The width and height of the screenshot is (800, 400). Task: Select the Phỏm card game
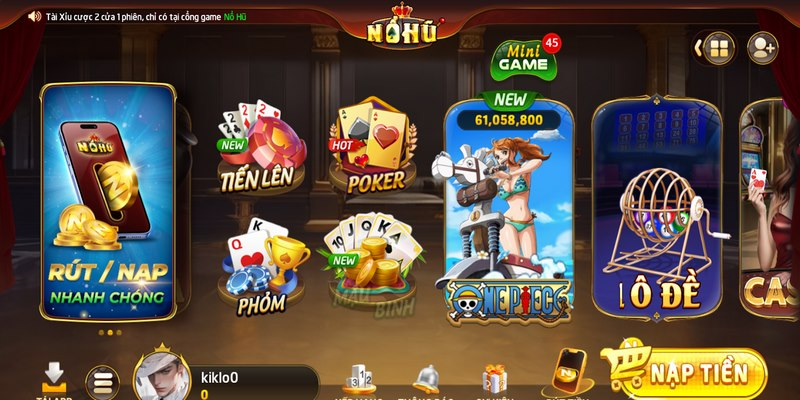point(260,265)
